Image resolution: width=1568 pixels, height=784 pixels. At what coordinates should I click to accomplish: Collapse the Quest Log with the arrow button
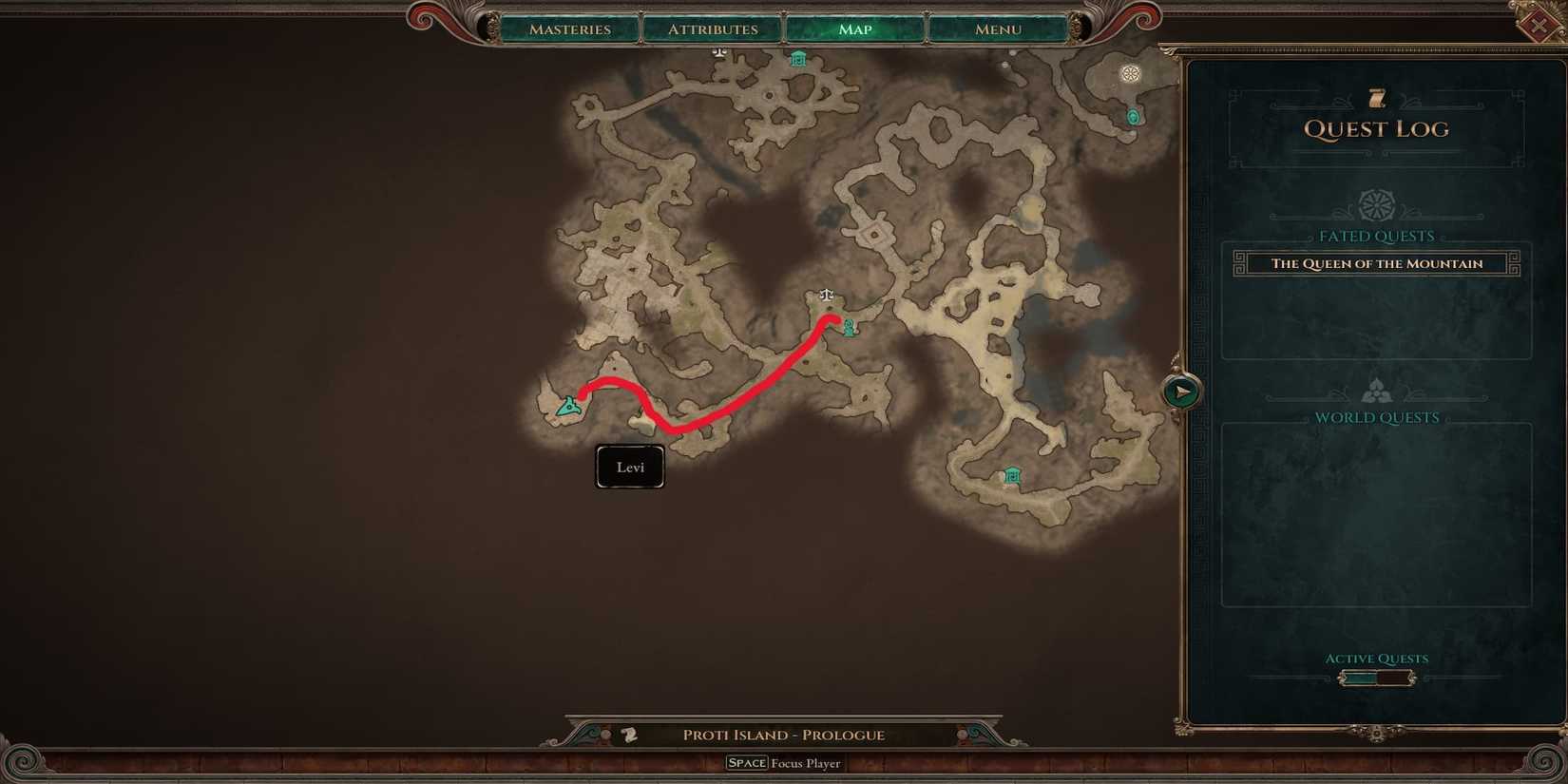(x=1181, y=389)
